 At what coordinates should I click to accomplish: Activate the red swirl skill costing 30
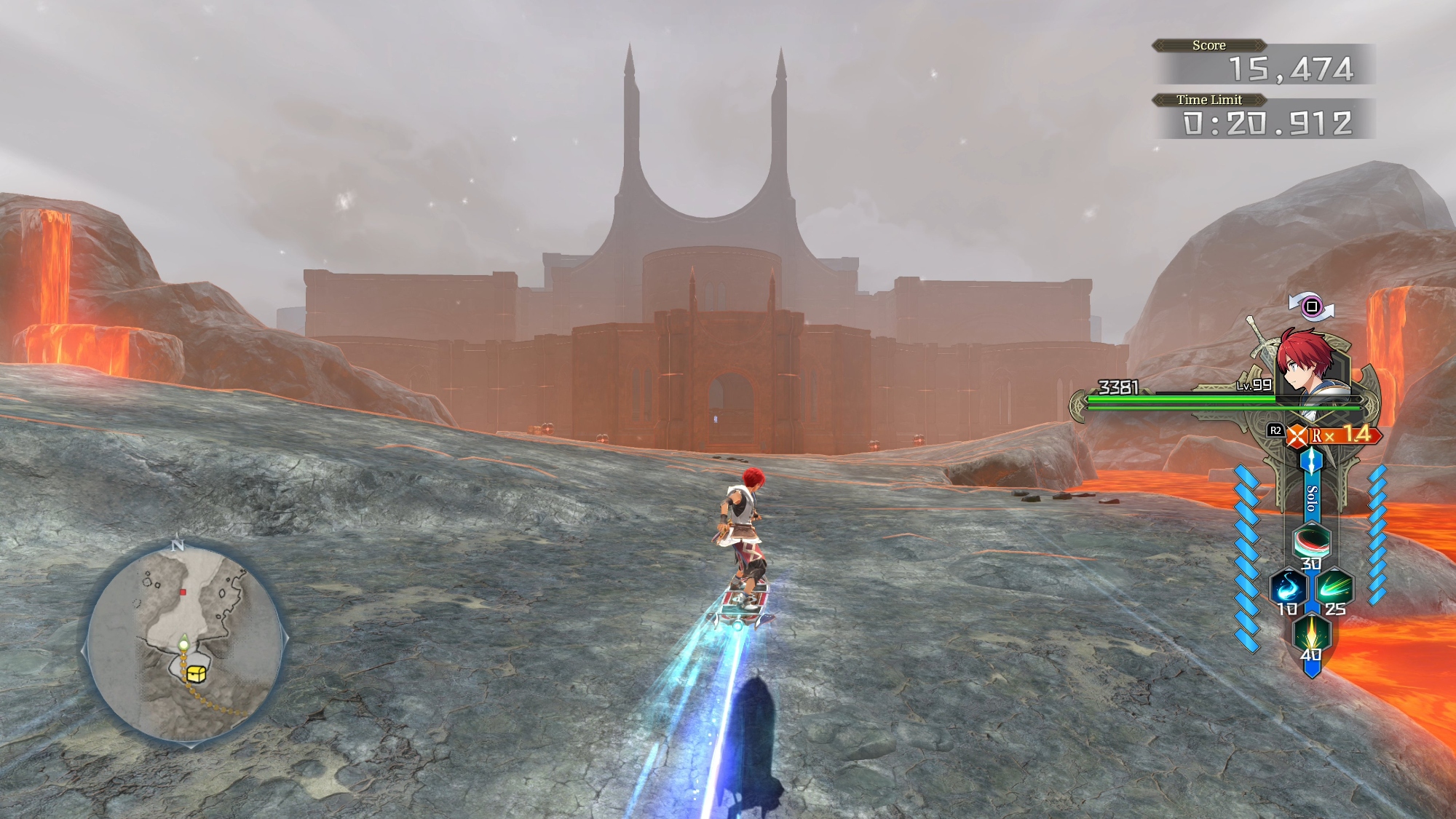(1311, 541)
